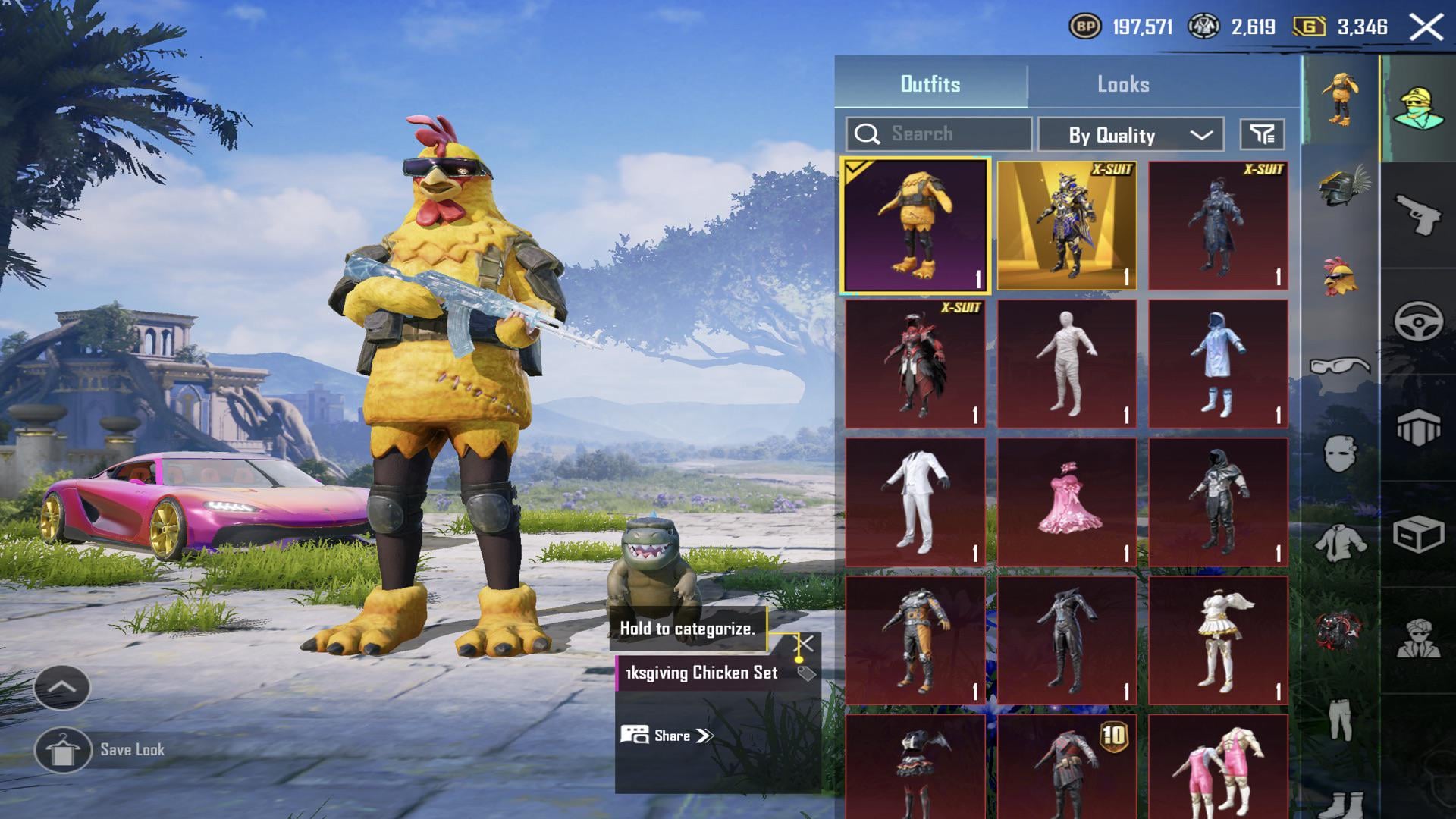Expand the up-arrow circle button
Screen dimensions: 1456x819
(62, 687)
